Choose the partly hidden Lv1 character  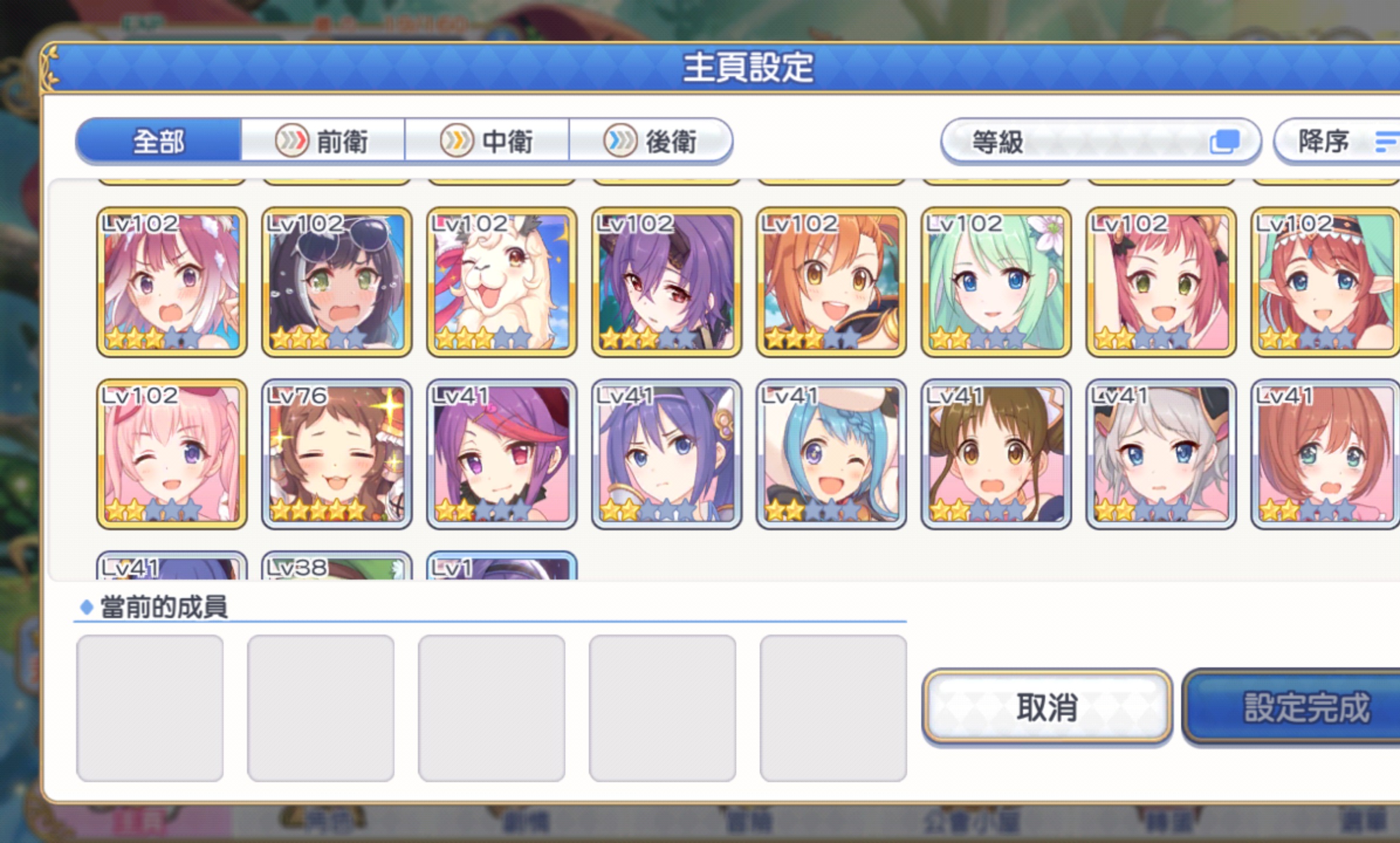pyautogui.click(x=502, y=567)
